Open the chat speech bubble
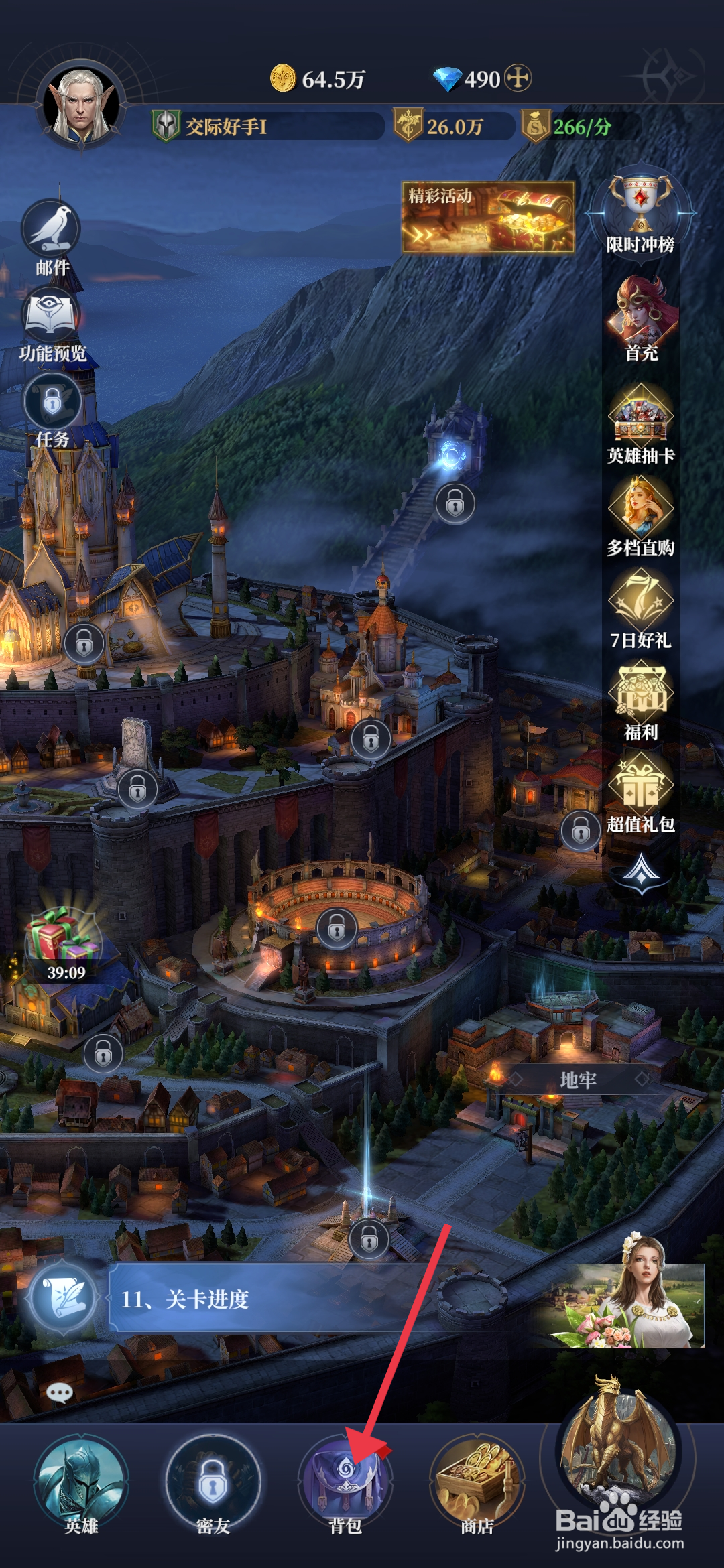 pos(60,1393)
